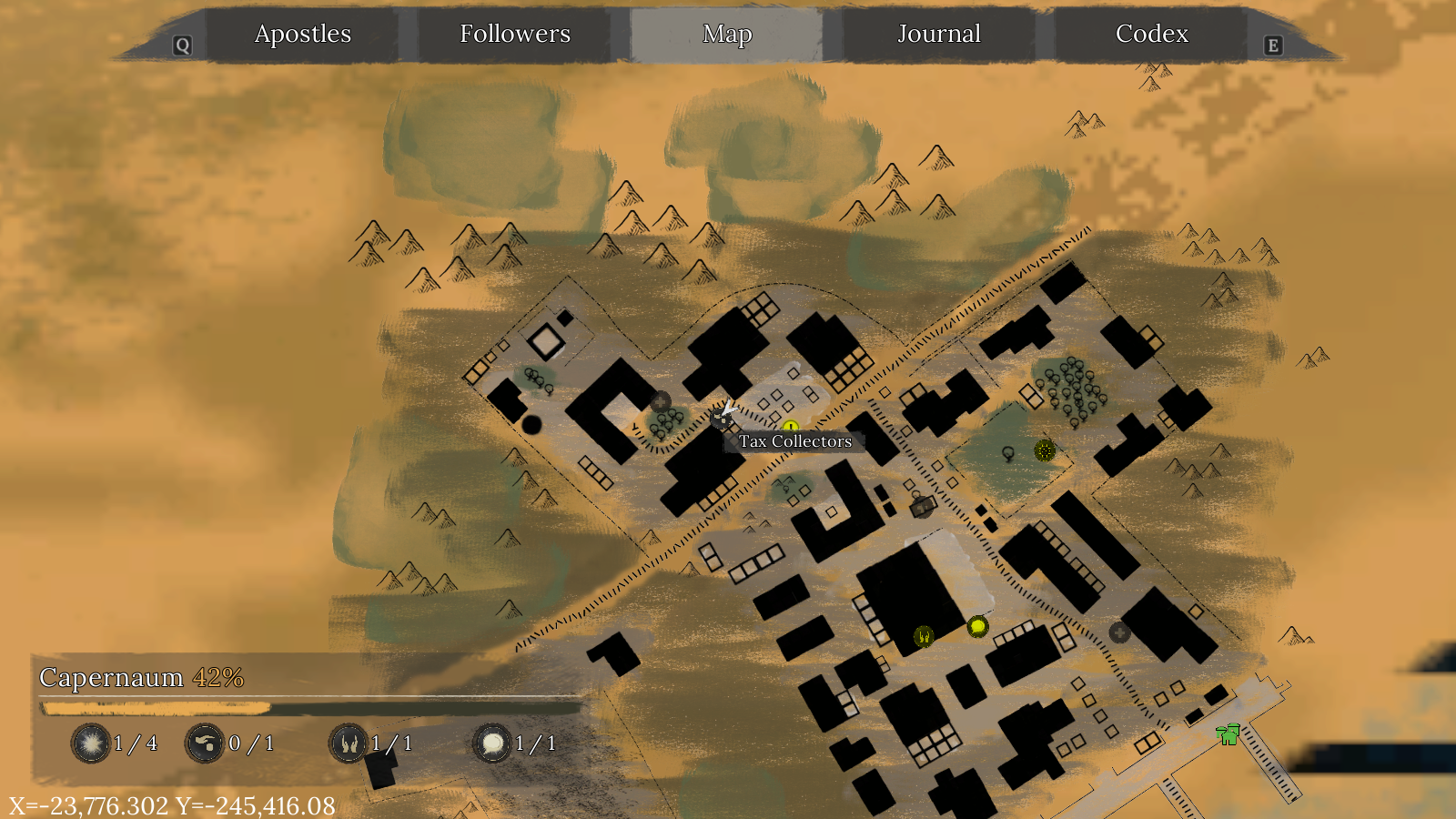This screenshot has height=819, width=1456.
Task: Show the Journal tab
Action: (x=939, y=35)
